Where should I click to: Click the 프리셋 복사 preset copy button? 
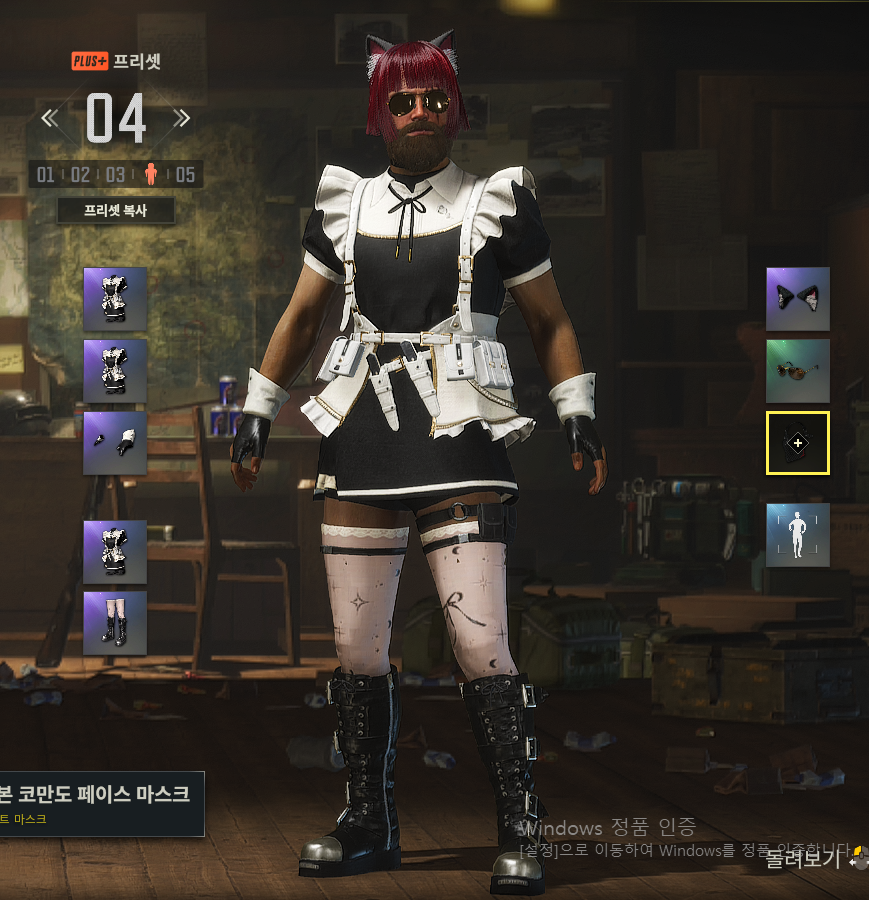click(x=116, y=211)
